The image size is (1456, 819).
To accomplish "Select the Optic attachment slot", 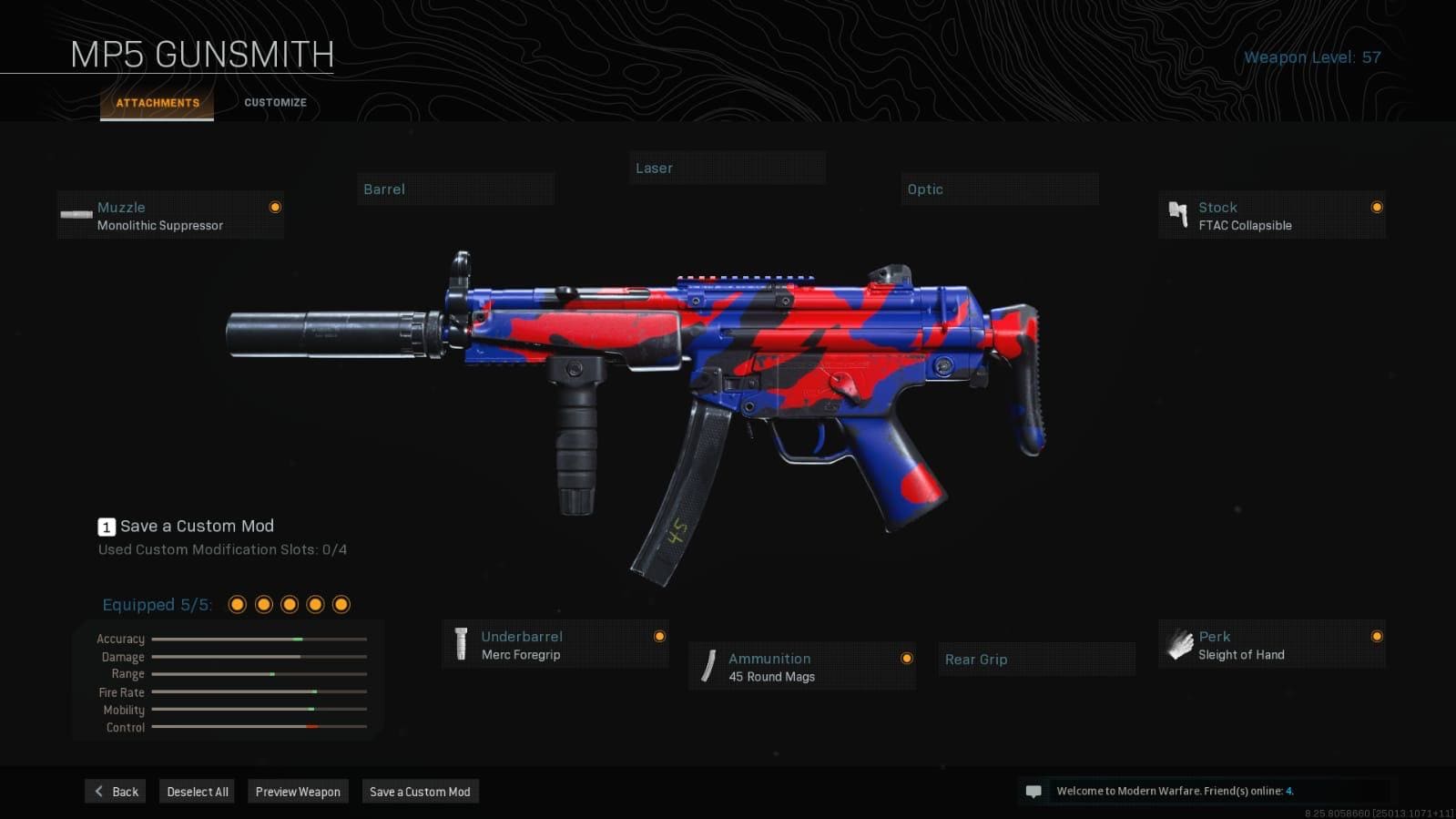I will pyautogui.click(x=999, y=189).
